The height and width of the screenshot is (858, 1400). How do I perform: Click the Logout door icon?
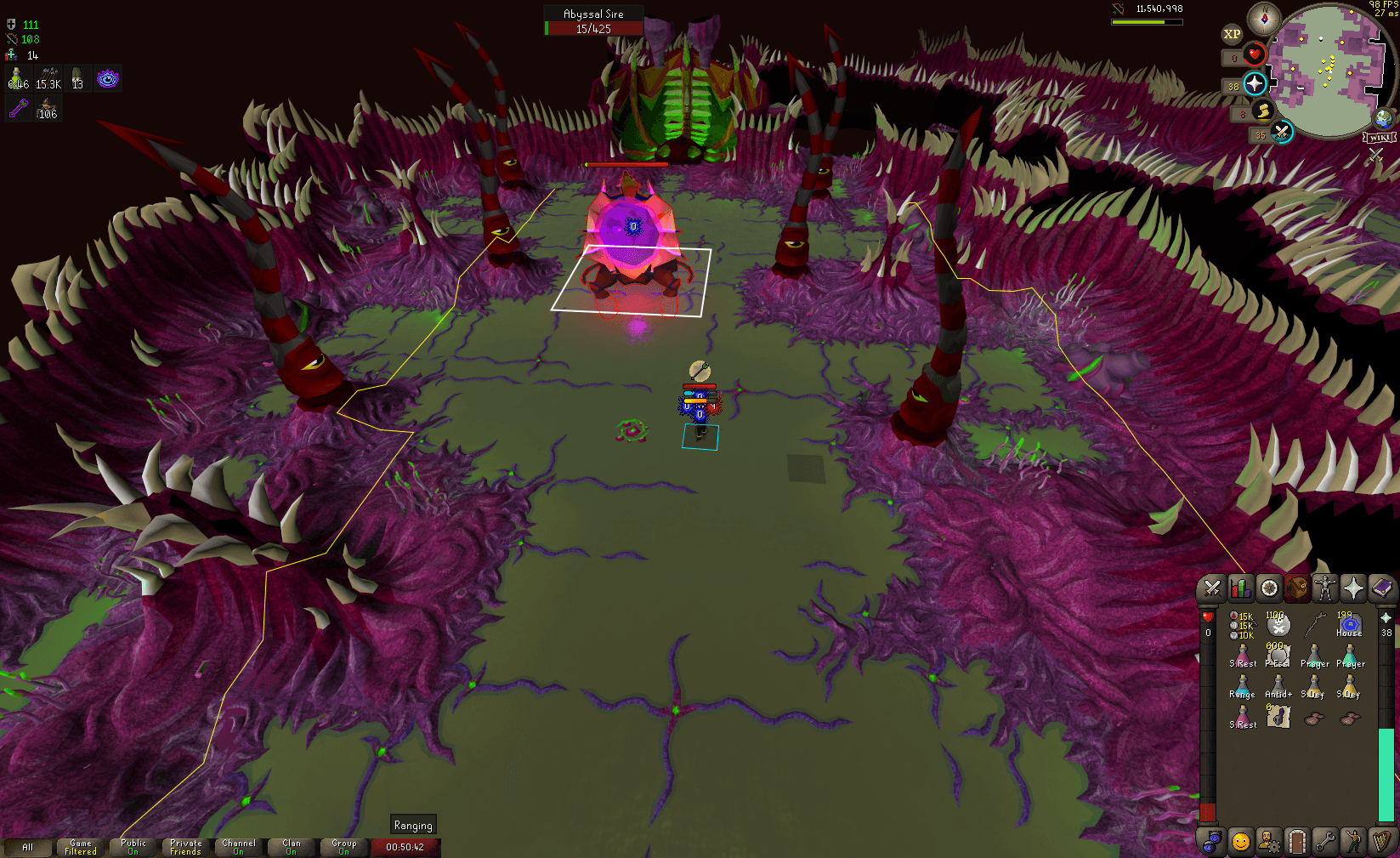pyautogui.click(x=1298, y=840)
